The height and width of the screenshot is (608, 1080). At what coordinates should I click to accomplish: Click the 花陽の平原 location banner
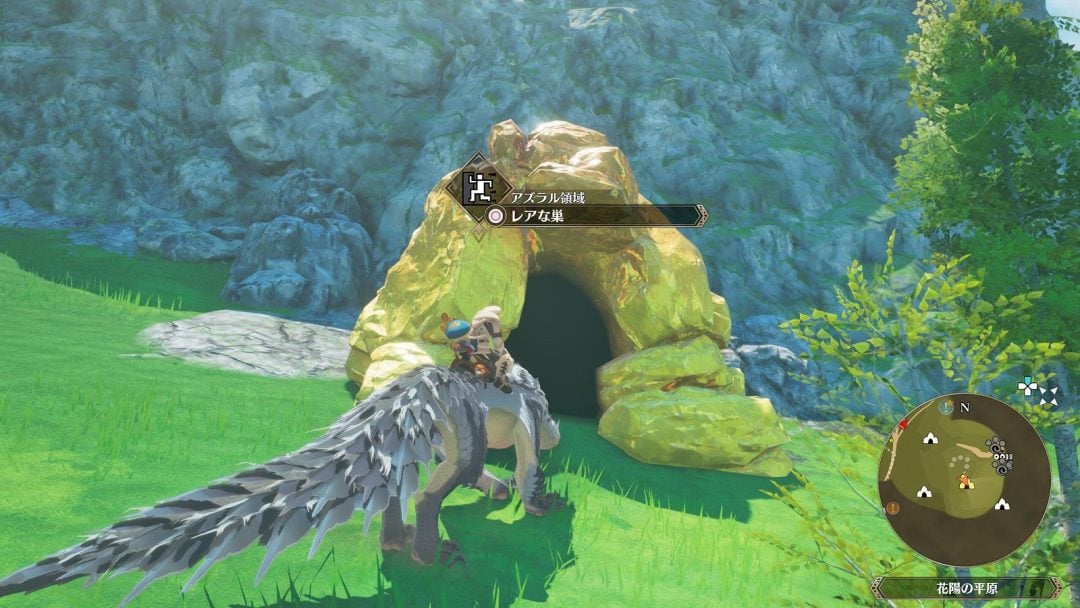[965, 588]
